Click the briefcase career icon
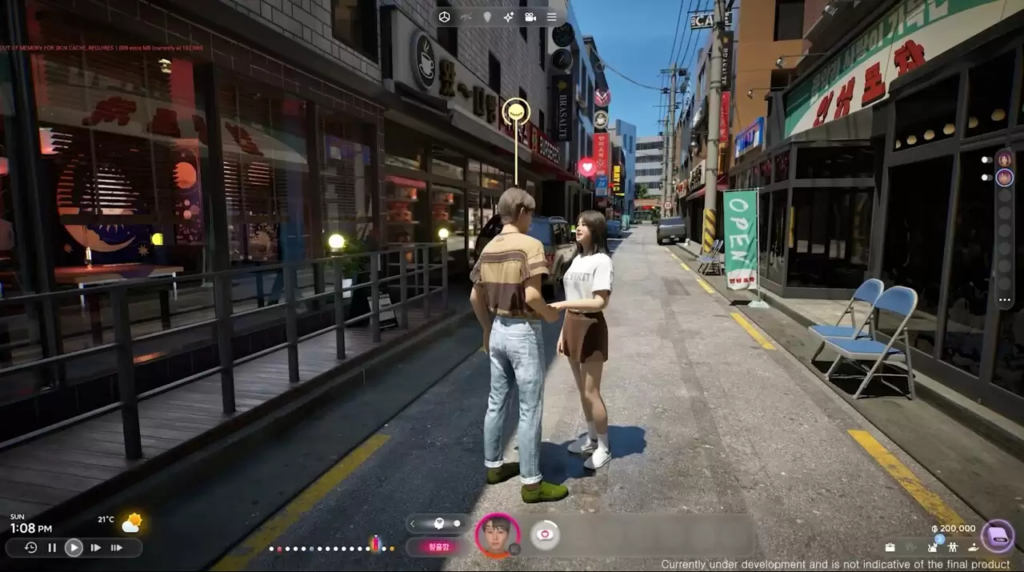 pos(890,548)
